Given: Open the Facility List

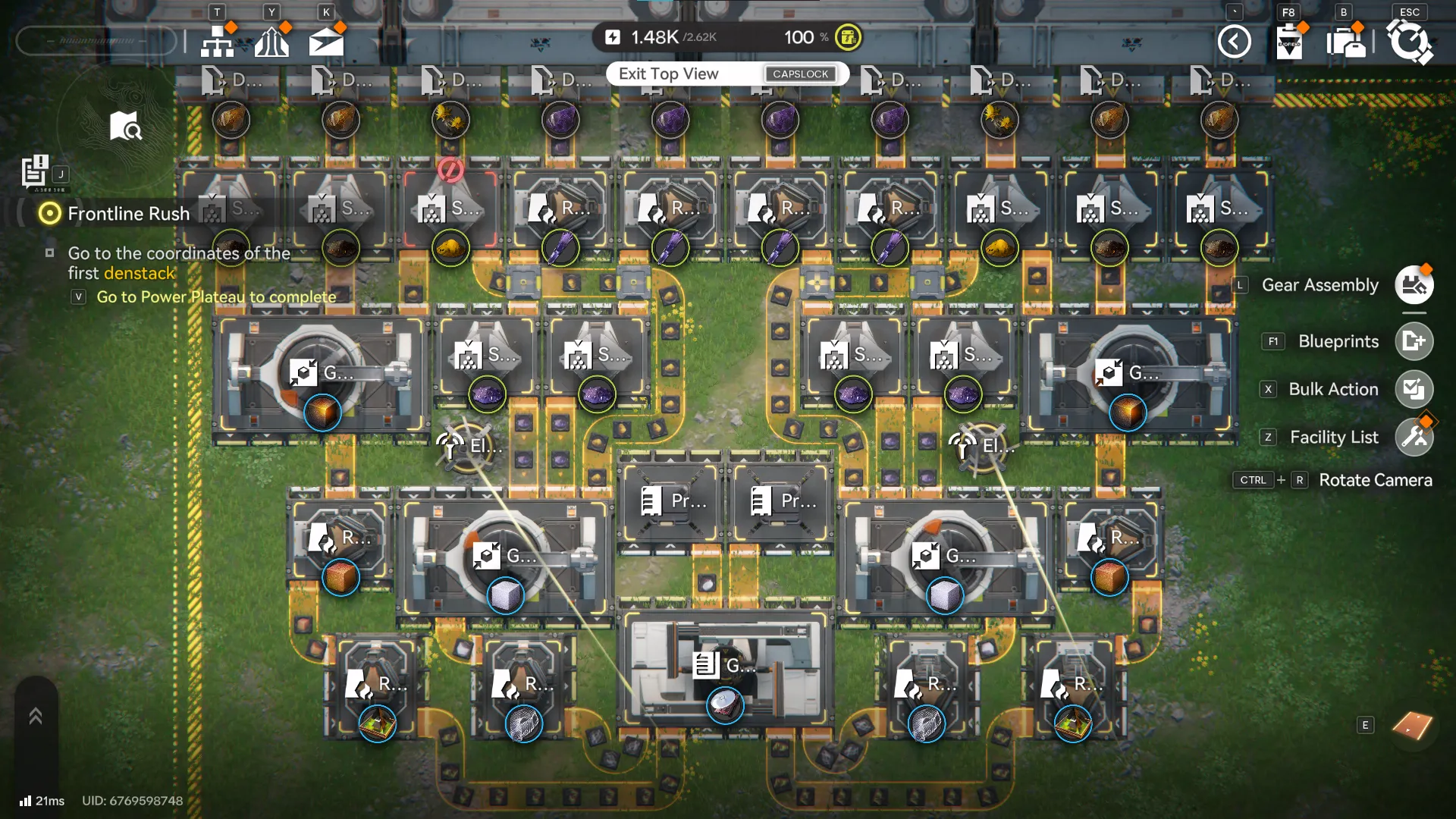Looking at the screenshot, I should point(1414,438).
